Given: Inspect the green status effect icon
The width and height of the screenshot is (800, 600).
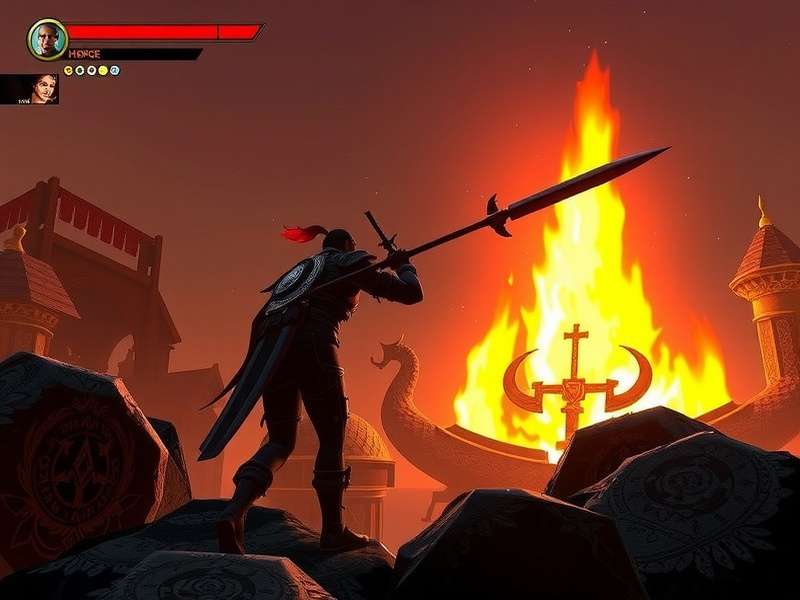Looking at the screenshot, I should click(79, 70).
